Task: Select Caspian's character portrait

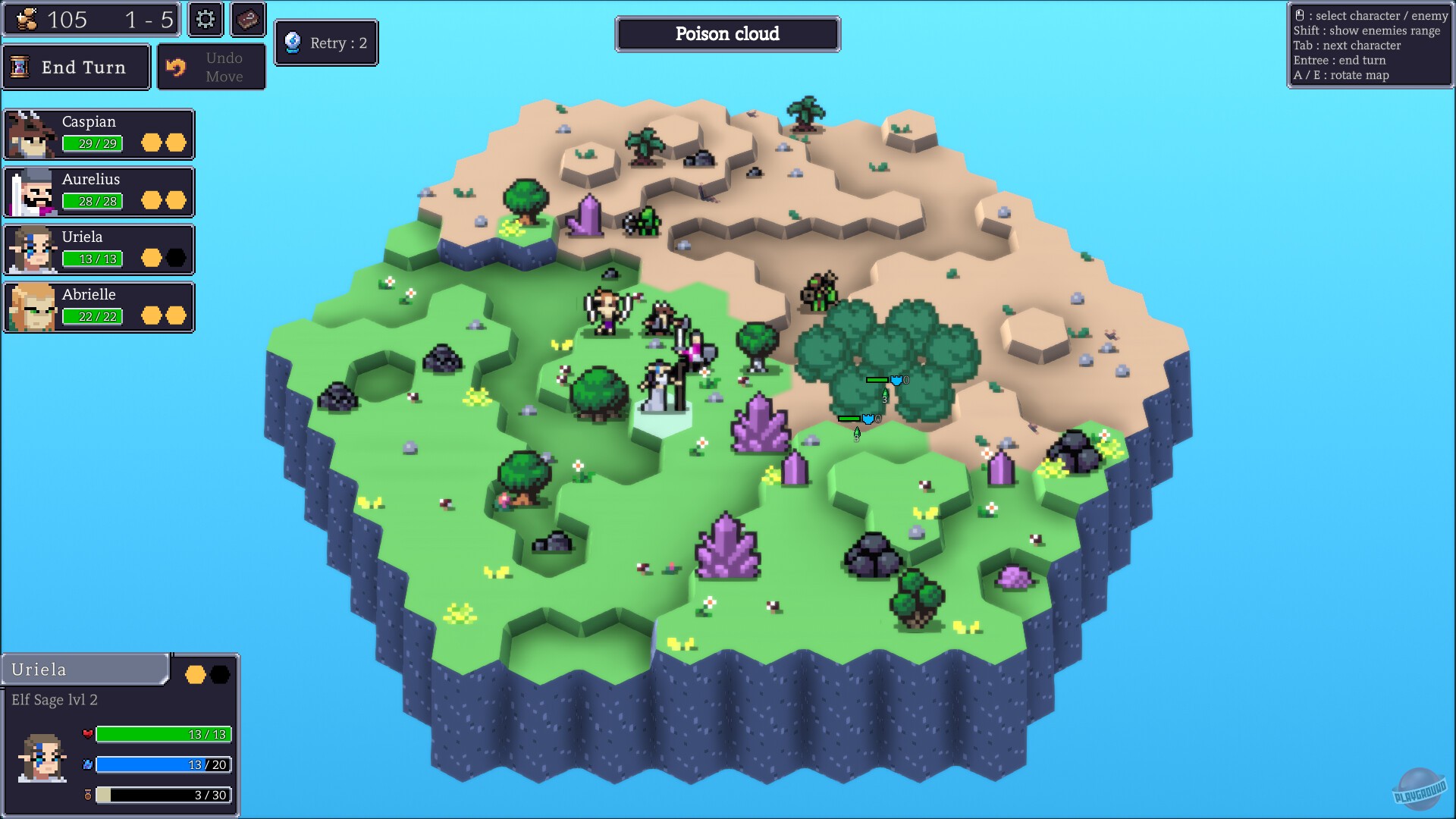Action: pyautogui.click(x=30, y=133)
